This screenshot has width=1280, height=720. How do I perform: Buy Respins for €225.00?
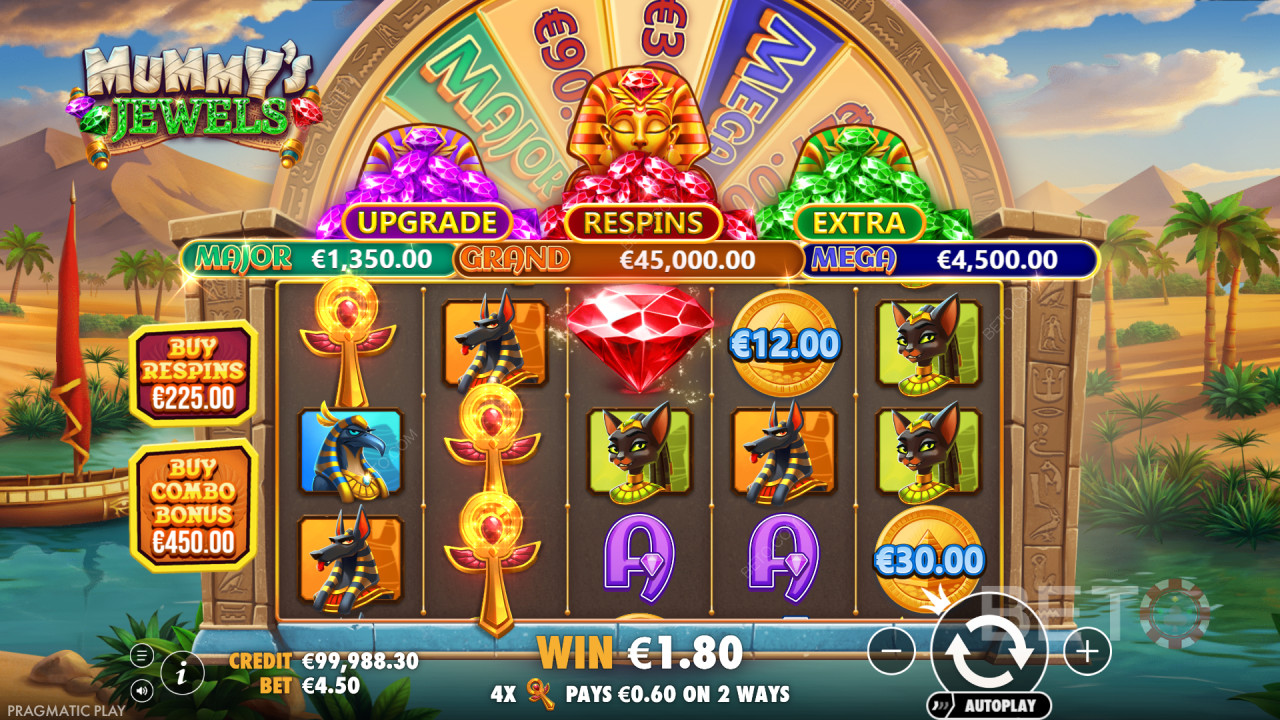click(x=193, y=373)
